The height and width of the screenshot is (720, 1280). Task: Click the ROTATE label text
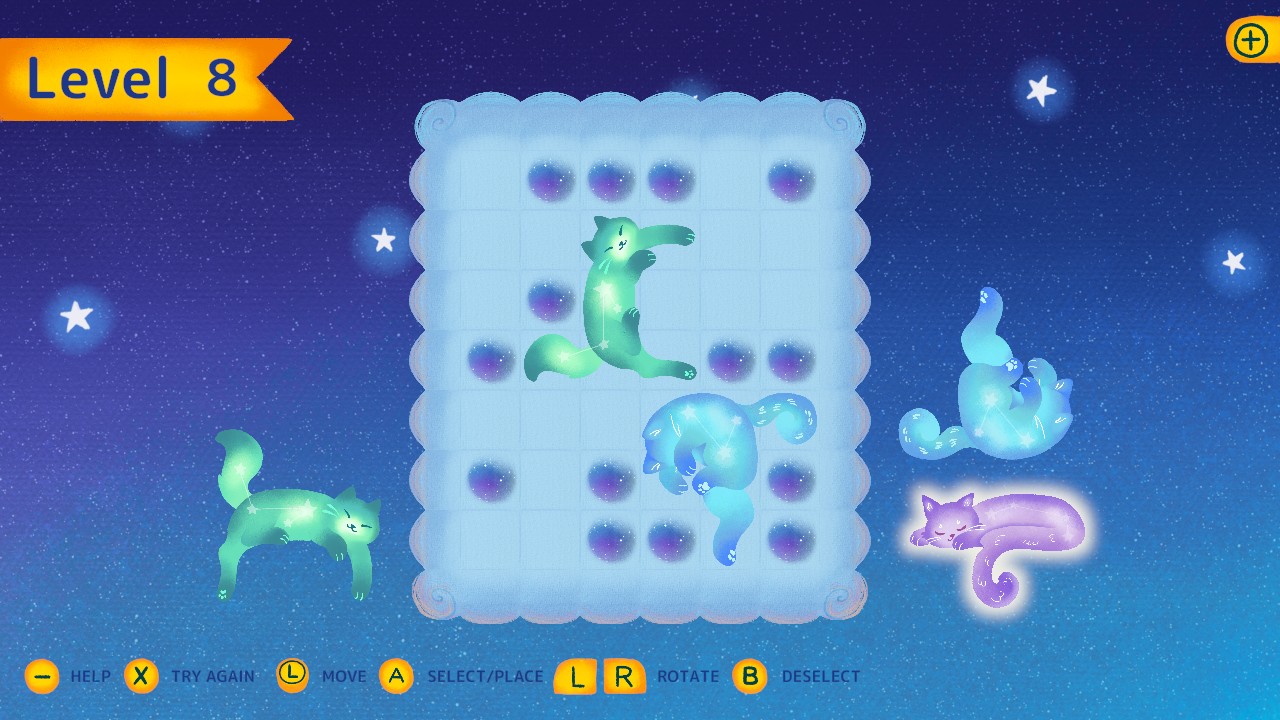(x=689, y=677)
